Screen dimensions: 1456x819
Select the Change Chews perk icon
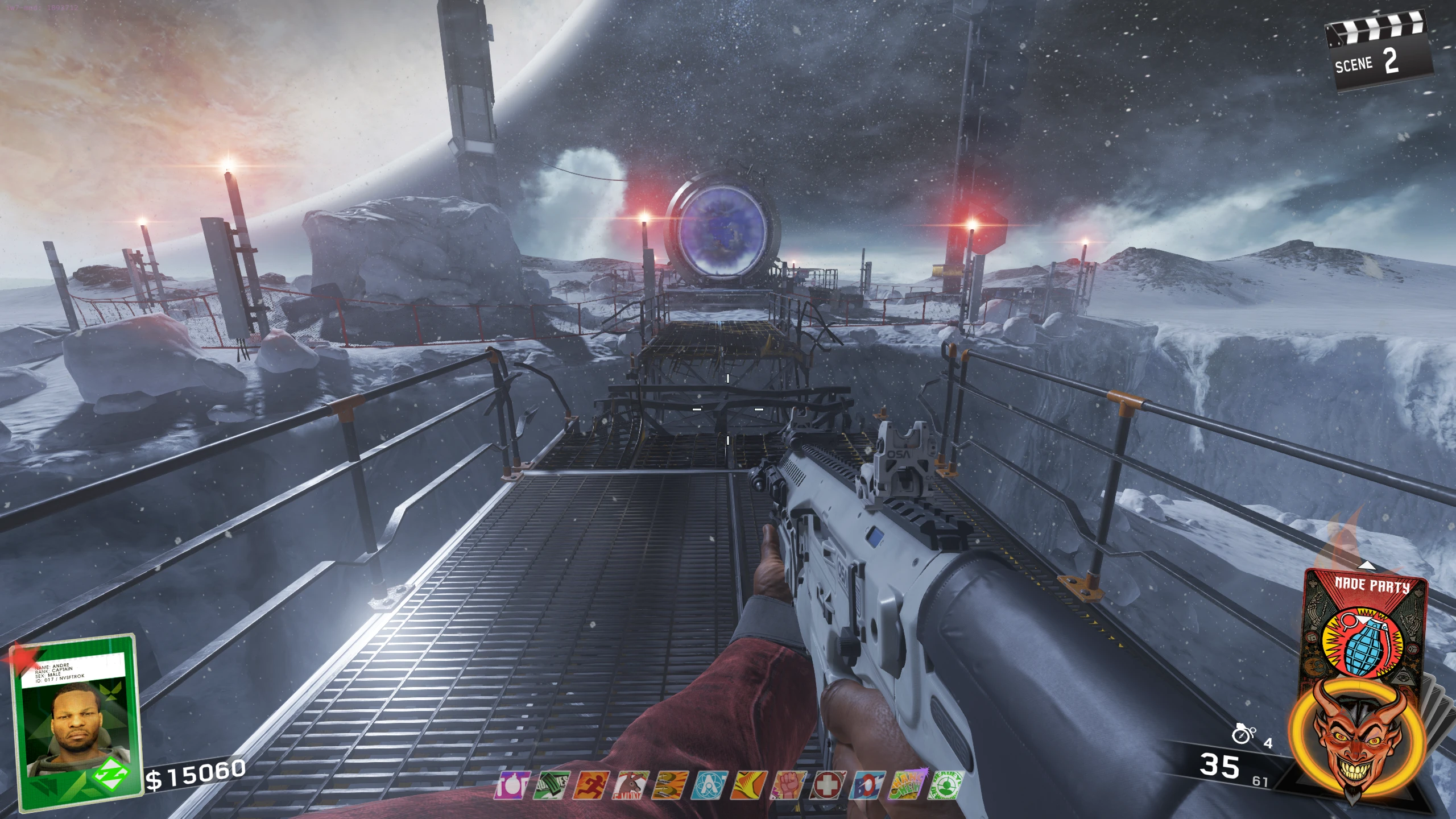[x=907, y=785]
